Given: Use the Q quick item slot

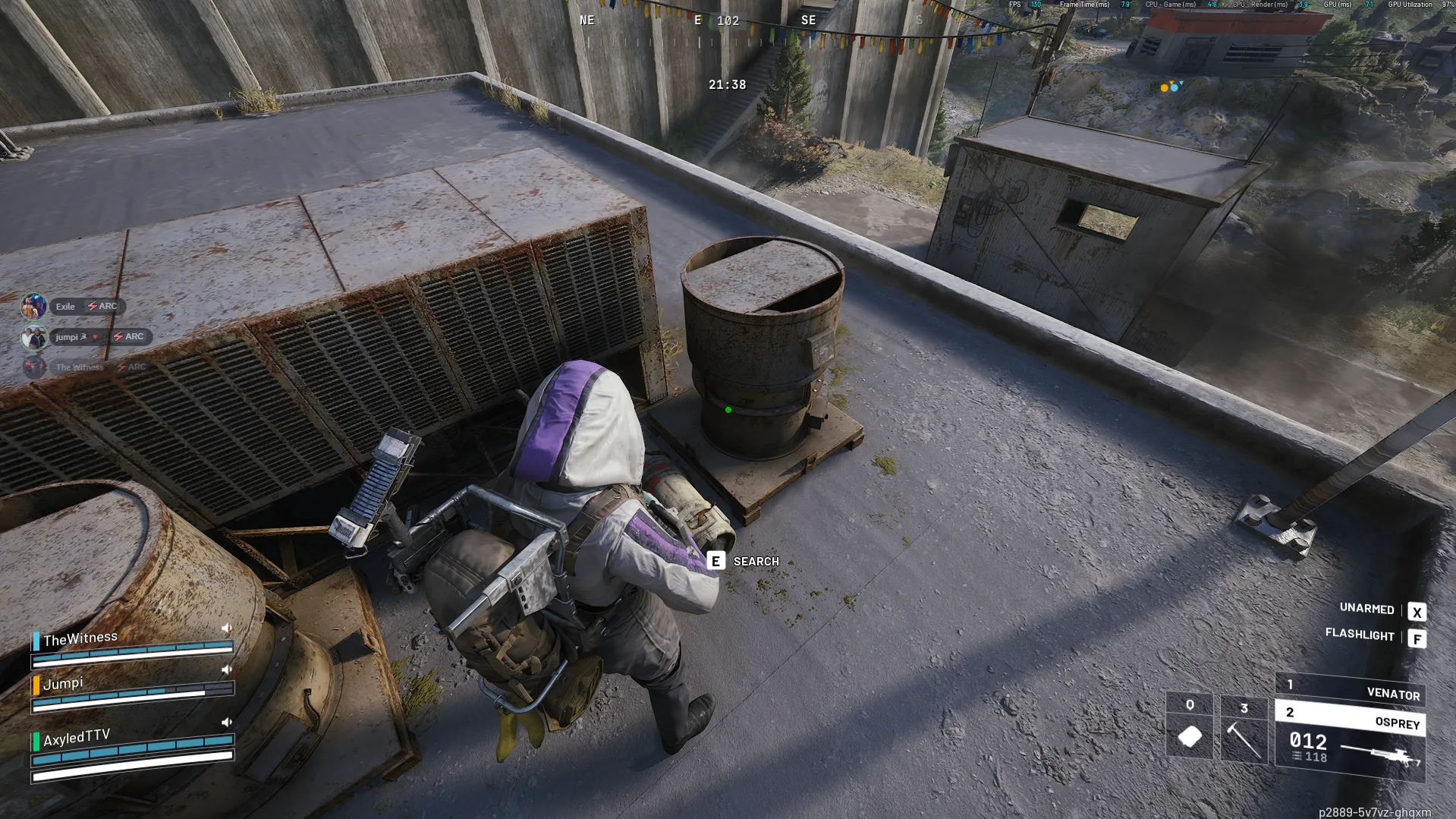Looking at the screenshot, I should click(x=1189, y=726).
